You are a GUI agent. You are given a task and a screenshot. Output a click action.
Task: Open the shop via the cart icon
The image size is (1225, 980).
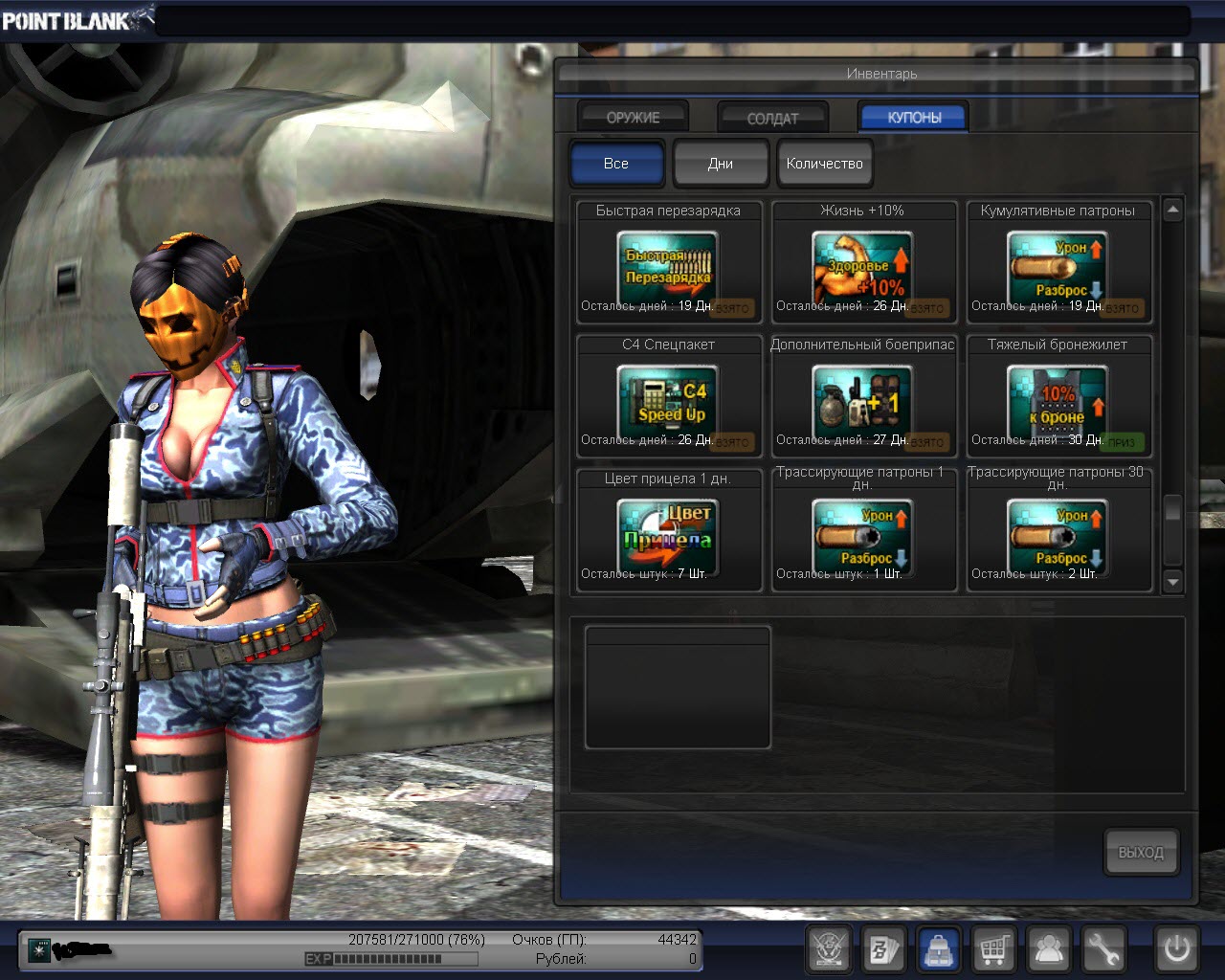[994, 950]
